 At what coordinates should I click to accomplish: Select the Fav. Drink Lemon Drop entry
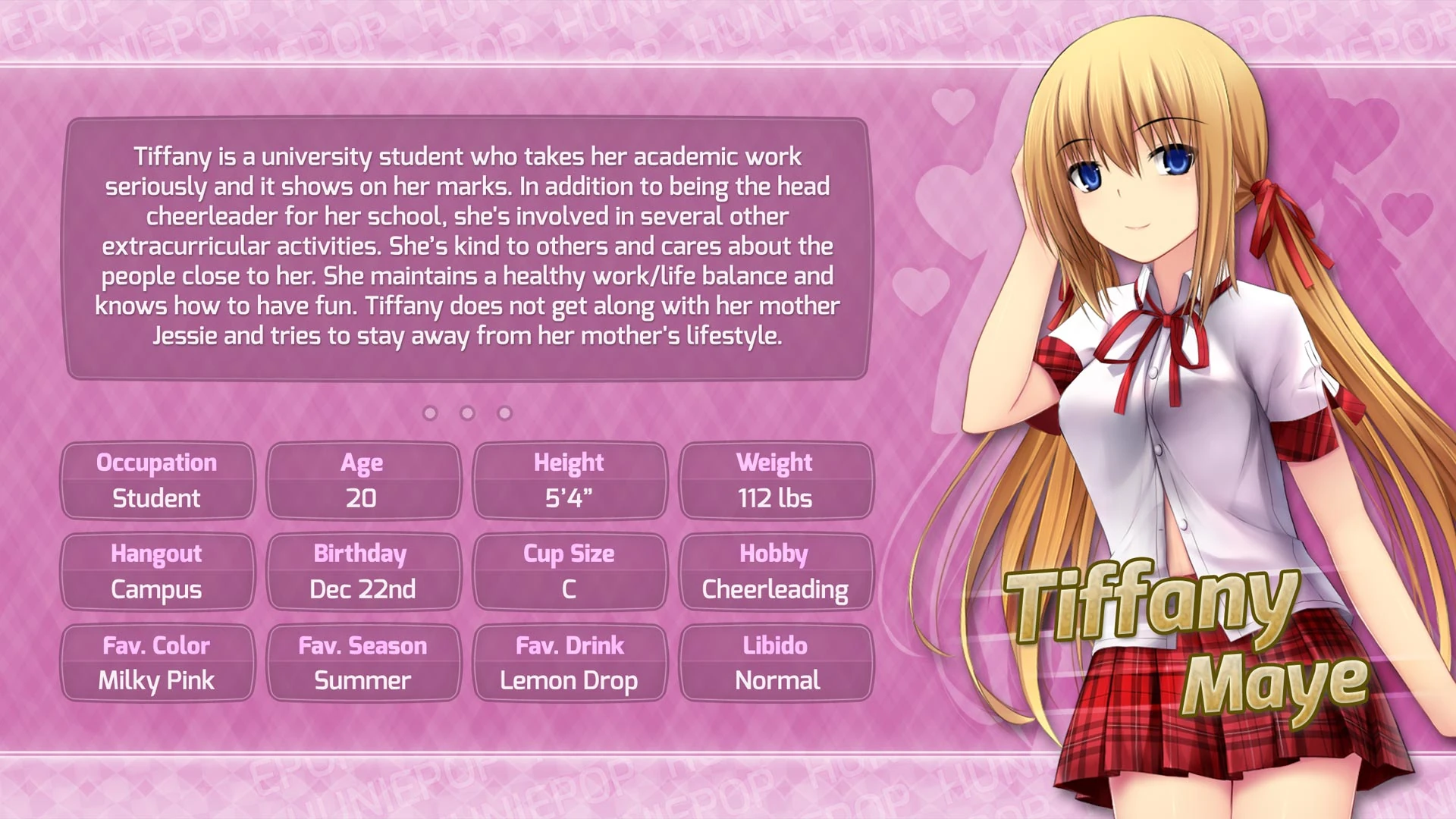571,663
